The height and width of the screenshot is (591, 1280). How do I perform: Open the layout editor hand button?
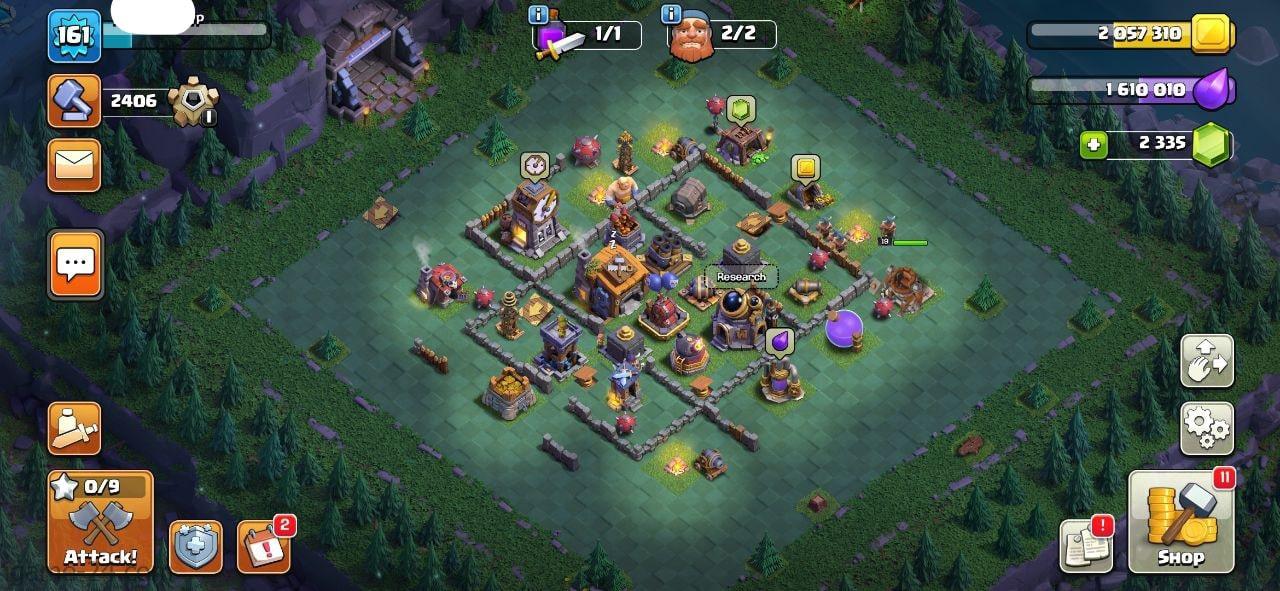click(x=1207, y=361)
